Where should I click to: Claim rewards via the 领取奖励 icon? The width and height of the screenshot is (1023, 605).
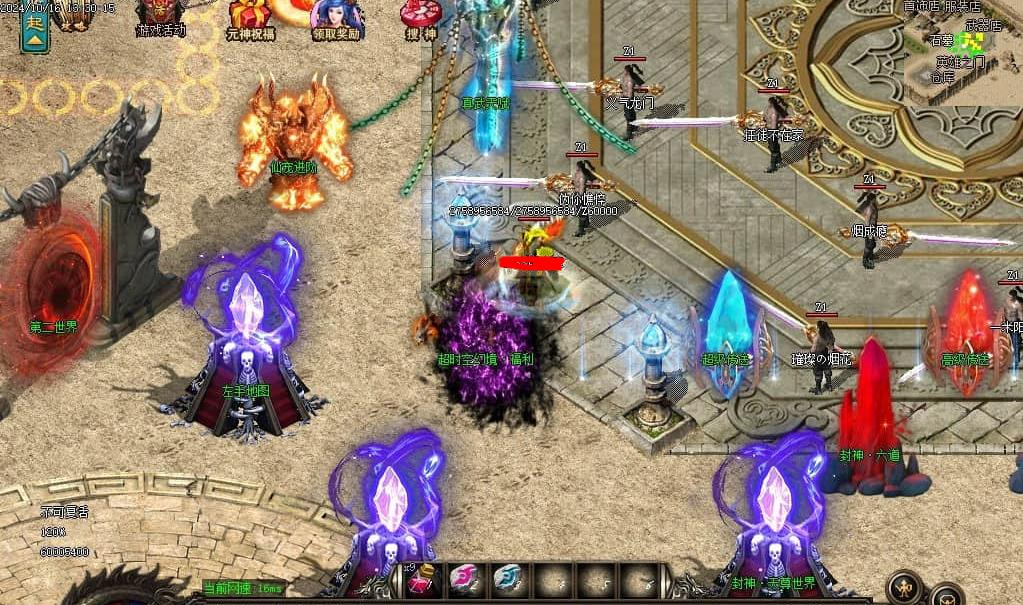tap(336, 17)
